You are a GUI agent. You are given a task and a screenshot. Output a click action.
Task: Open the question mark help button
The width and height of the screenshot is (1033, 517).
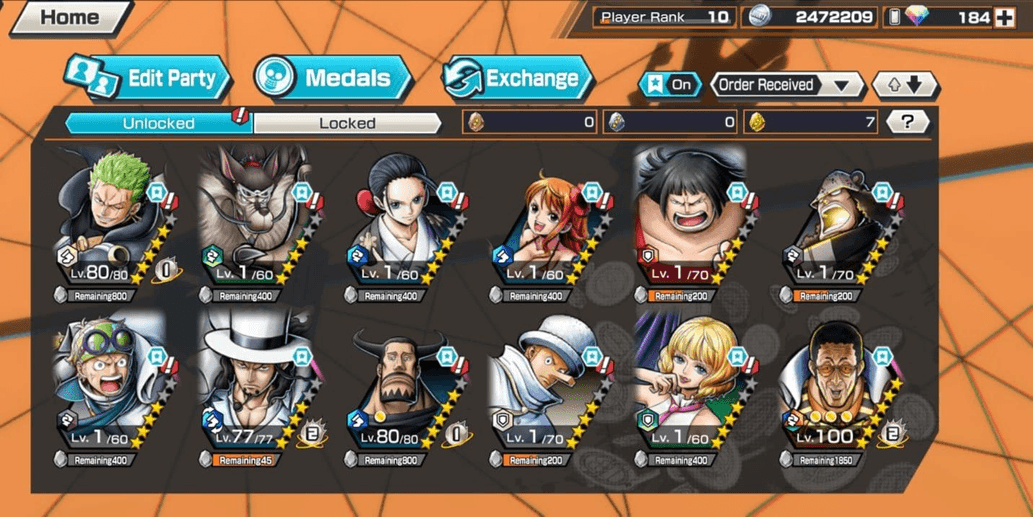click(907, 122)
